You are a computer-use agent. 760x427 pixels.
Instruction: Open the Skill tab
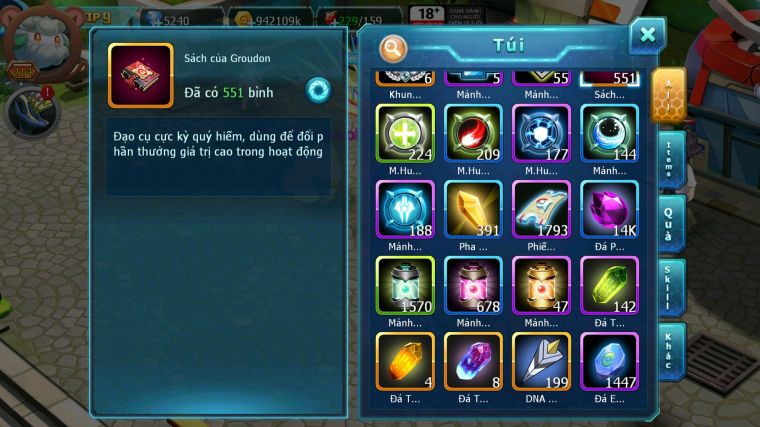pyautogui.click(x=671, y=286)
